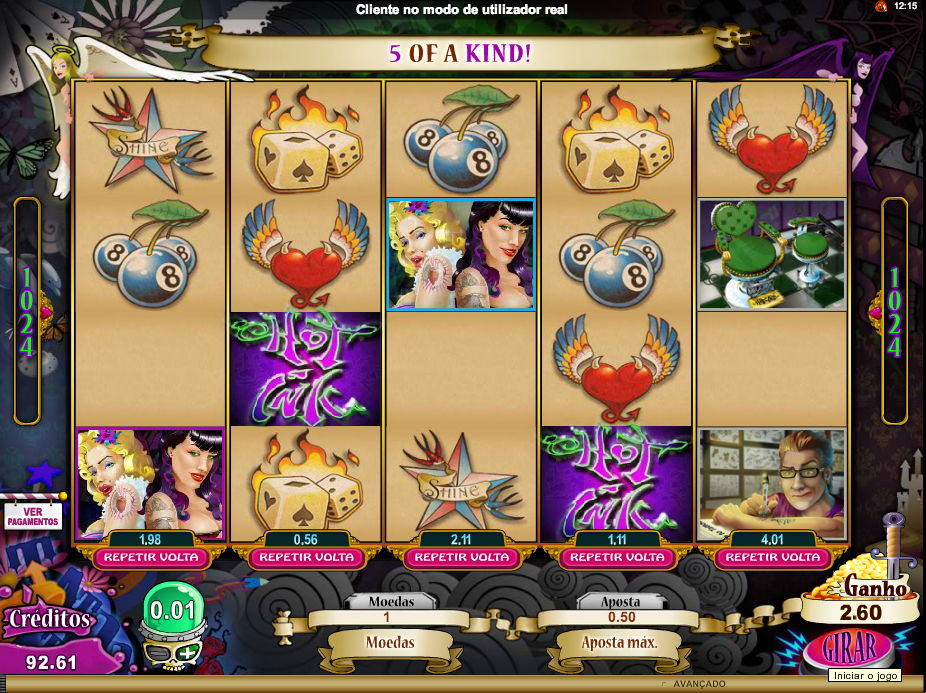926x693 pixels.
Task: Respin the reel costing 0.56
Action: 306,557
